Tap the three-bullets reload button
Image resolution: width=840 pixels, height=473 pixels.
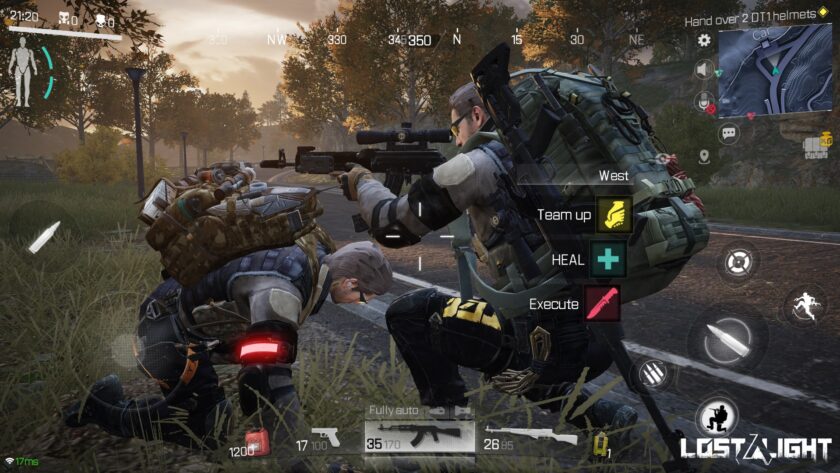(654, 375)
